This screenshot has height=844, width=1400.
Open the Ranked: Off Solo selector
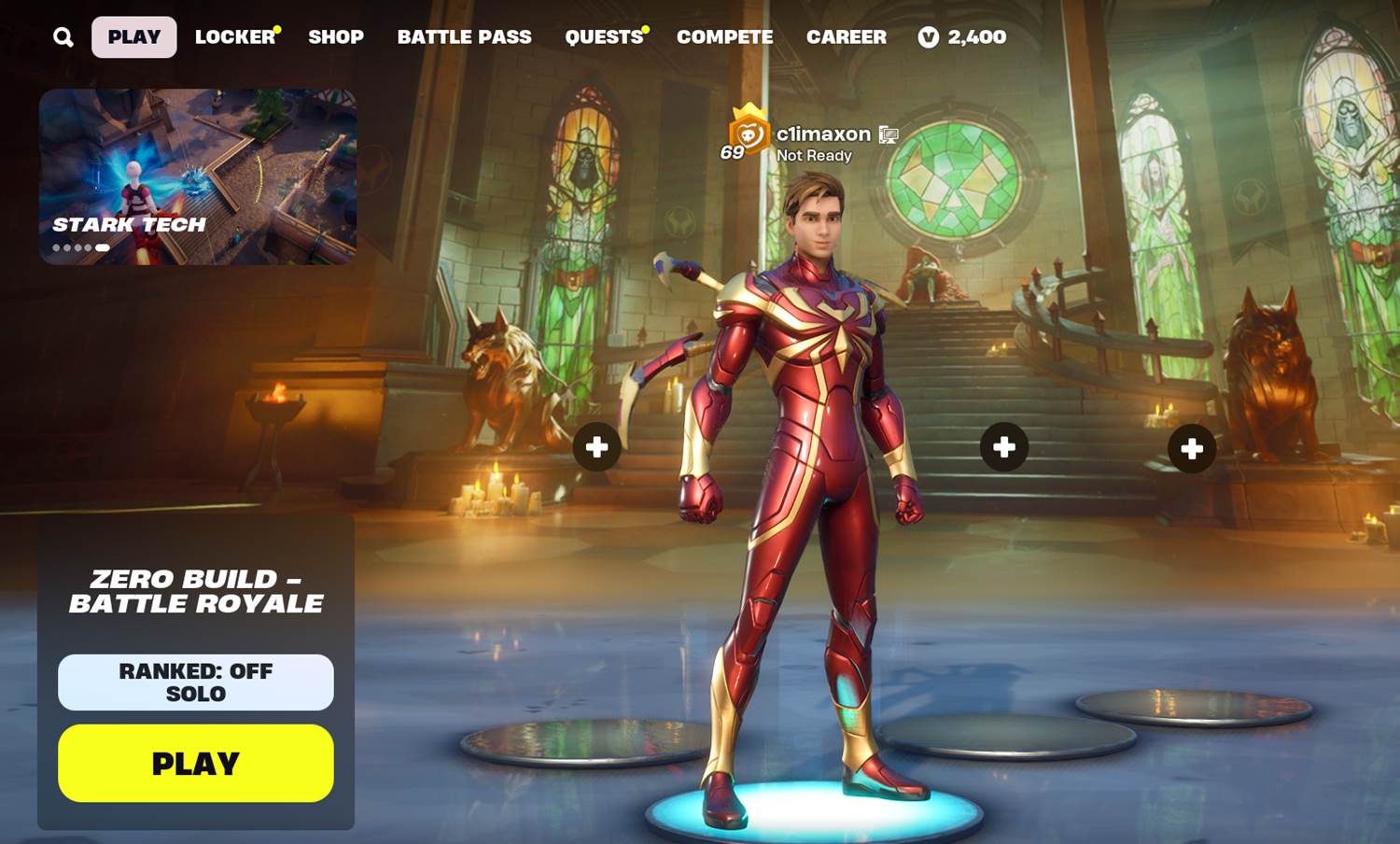[196, 682]
